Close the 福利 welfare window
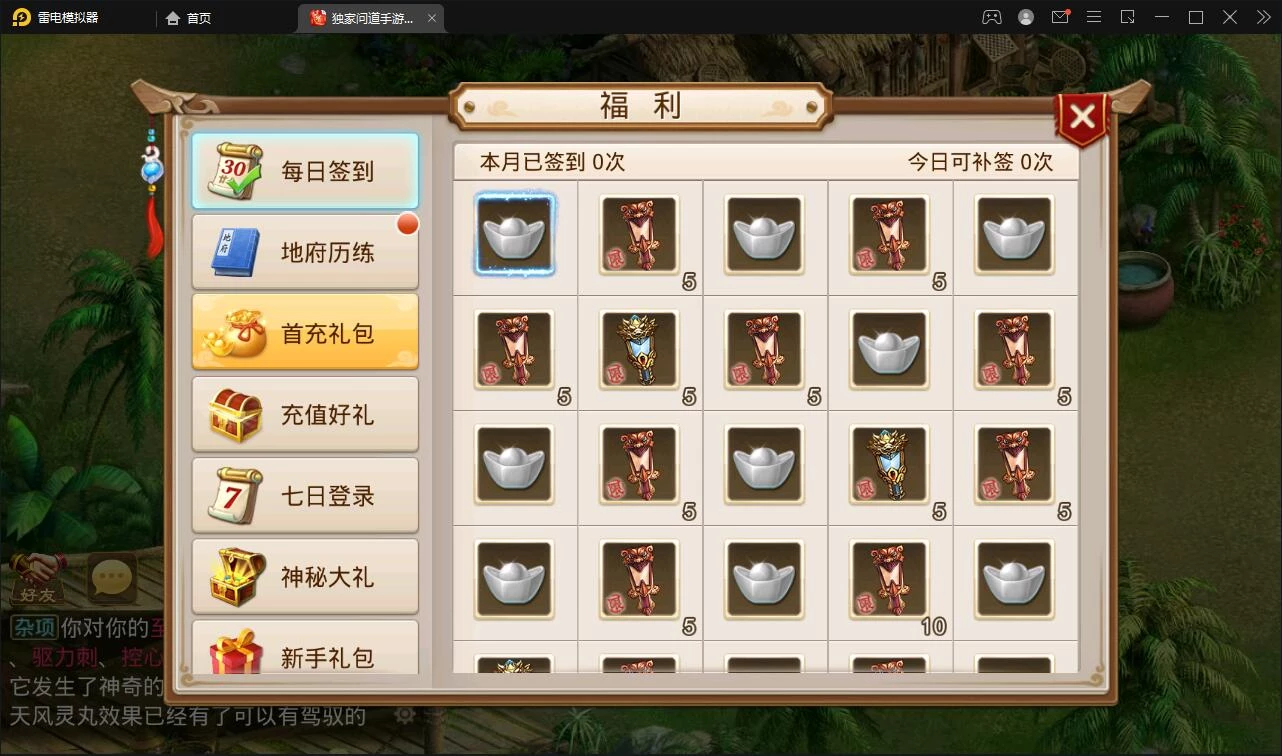The image size is (1282, 756). 1082,115
